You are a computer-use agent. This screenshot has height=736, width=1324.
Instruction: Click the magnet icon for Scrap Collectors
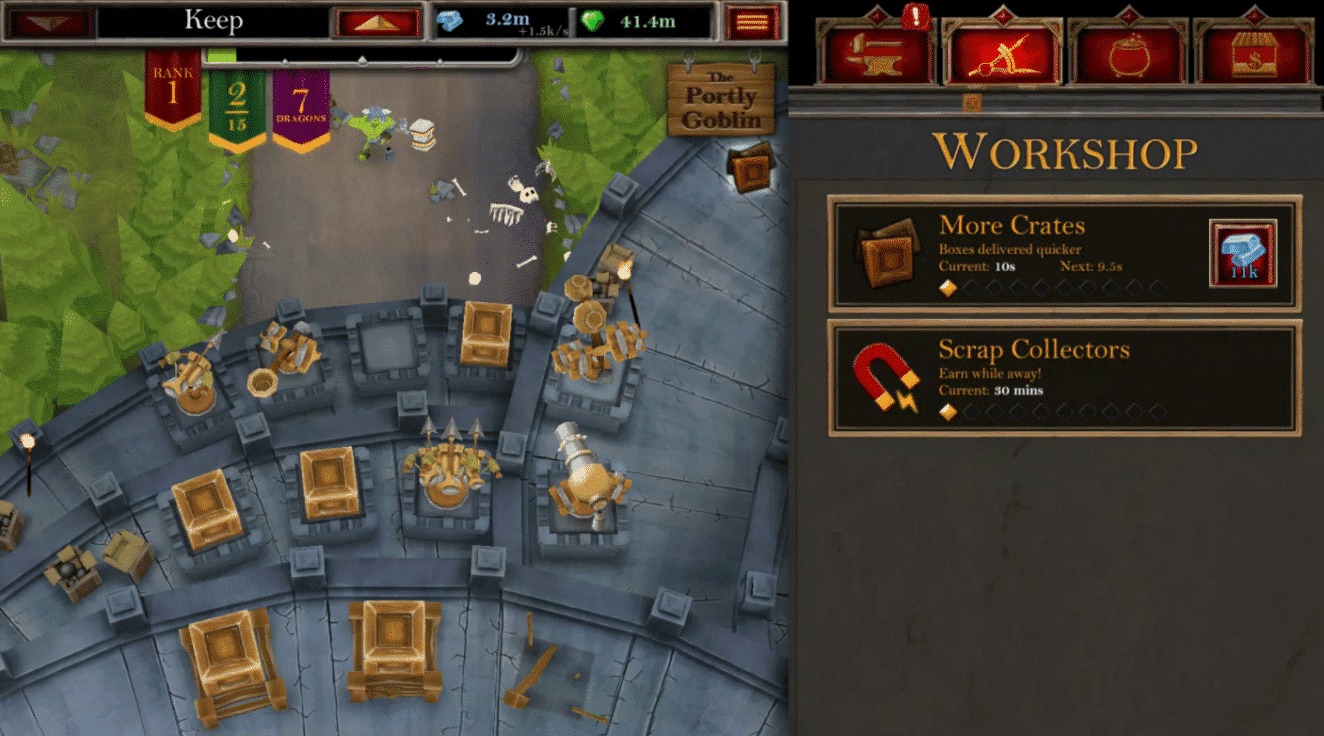click(x=886, y=380)
